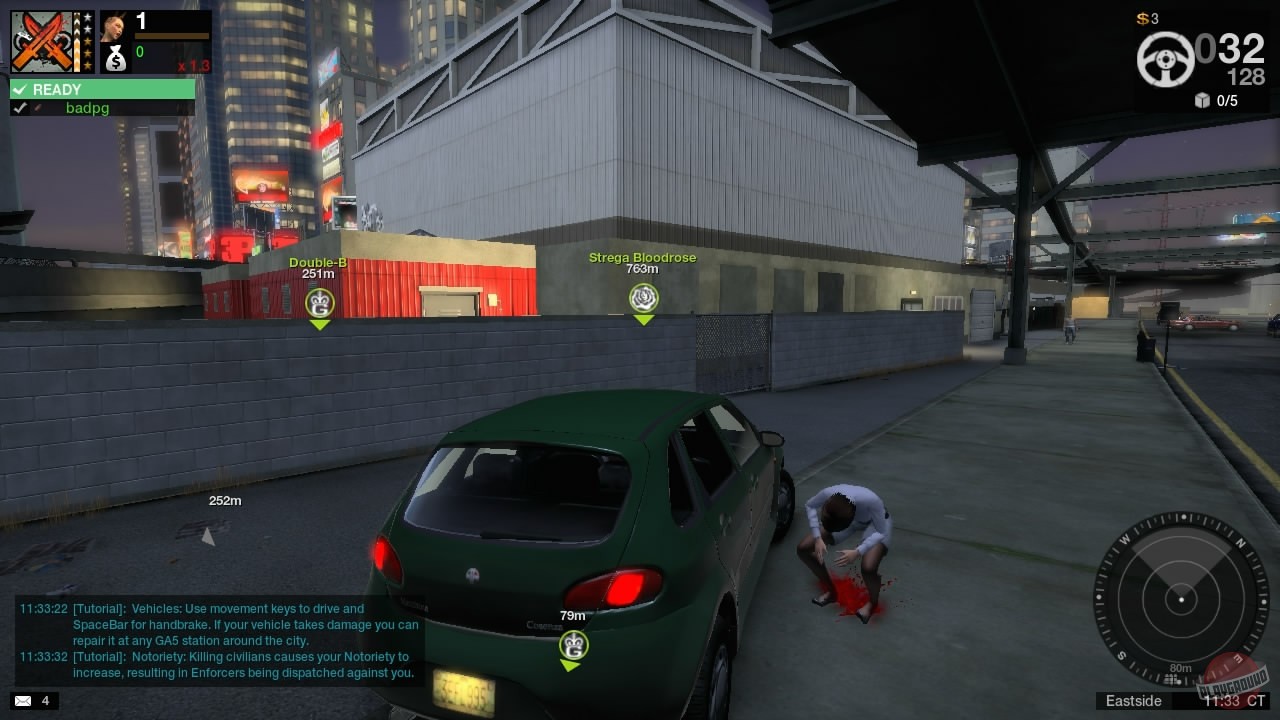Click the cube inventory icon showing 0/5
The height and width of the screenshot is (720, 1280).
1201,100
